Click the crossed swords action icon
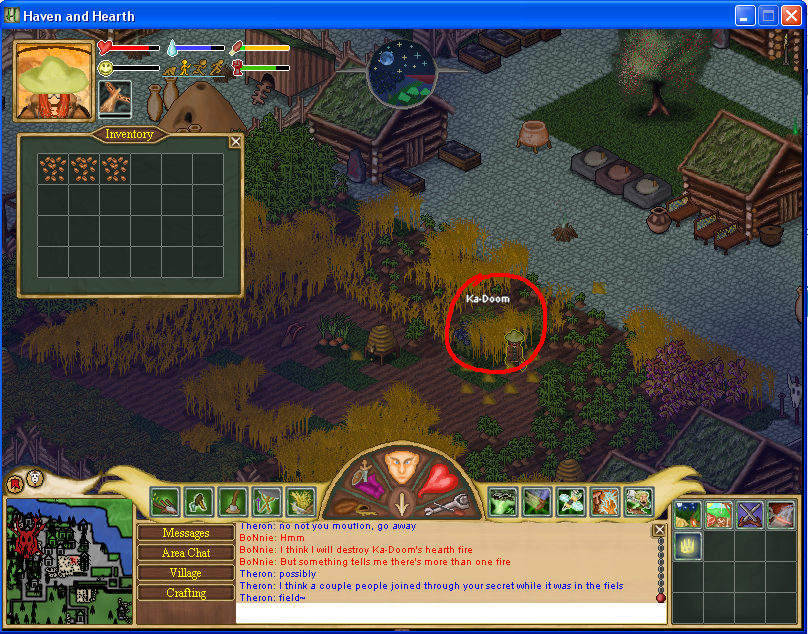Screen dimensions: 808x634 point(750,515)
